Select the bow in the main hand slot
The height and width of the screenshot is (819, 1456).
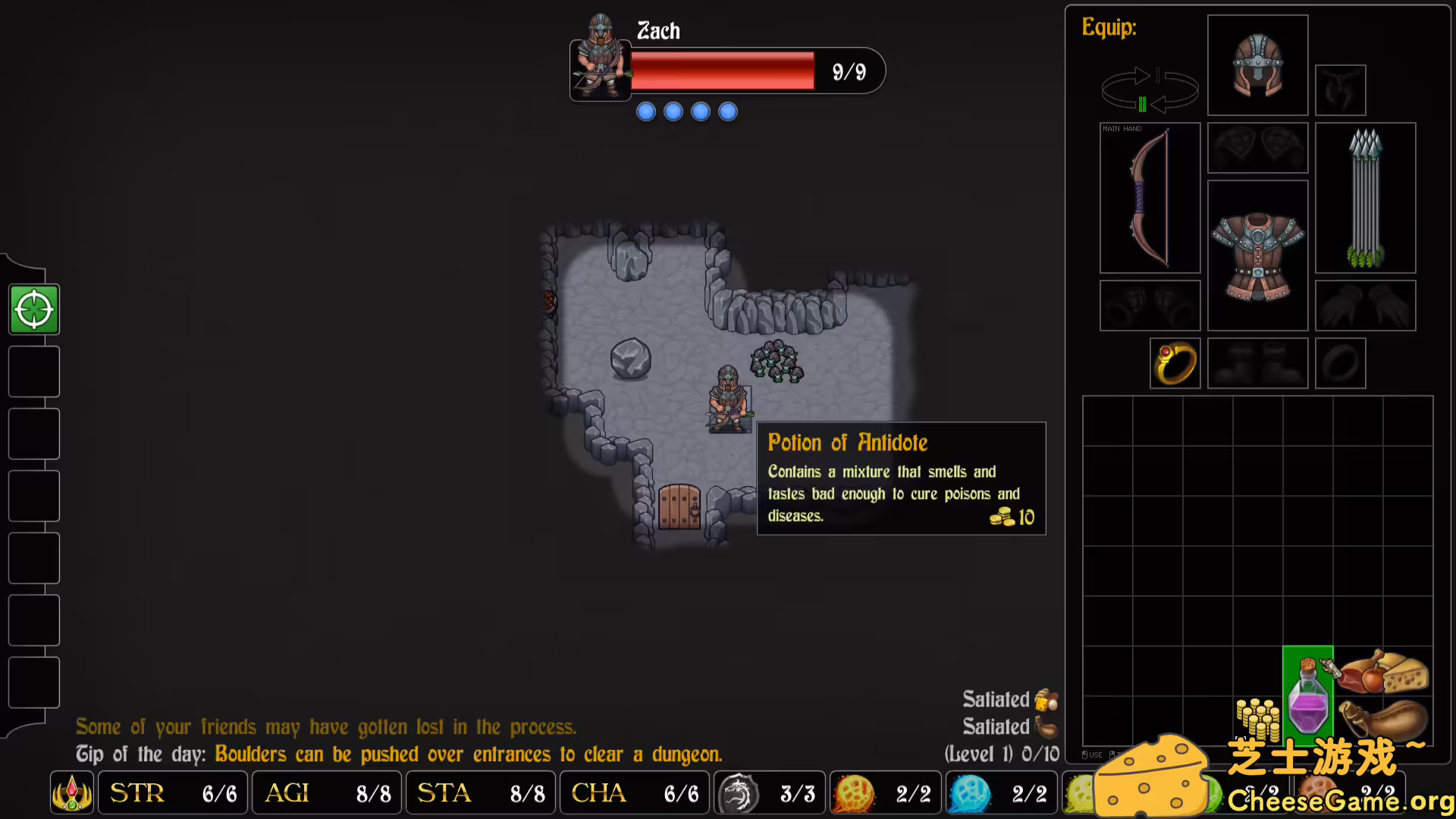[x=1150, y=197]
